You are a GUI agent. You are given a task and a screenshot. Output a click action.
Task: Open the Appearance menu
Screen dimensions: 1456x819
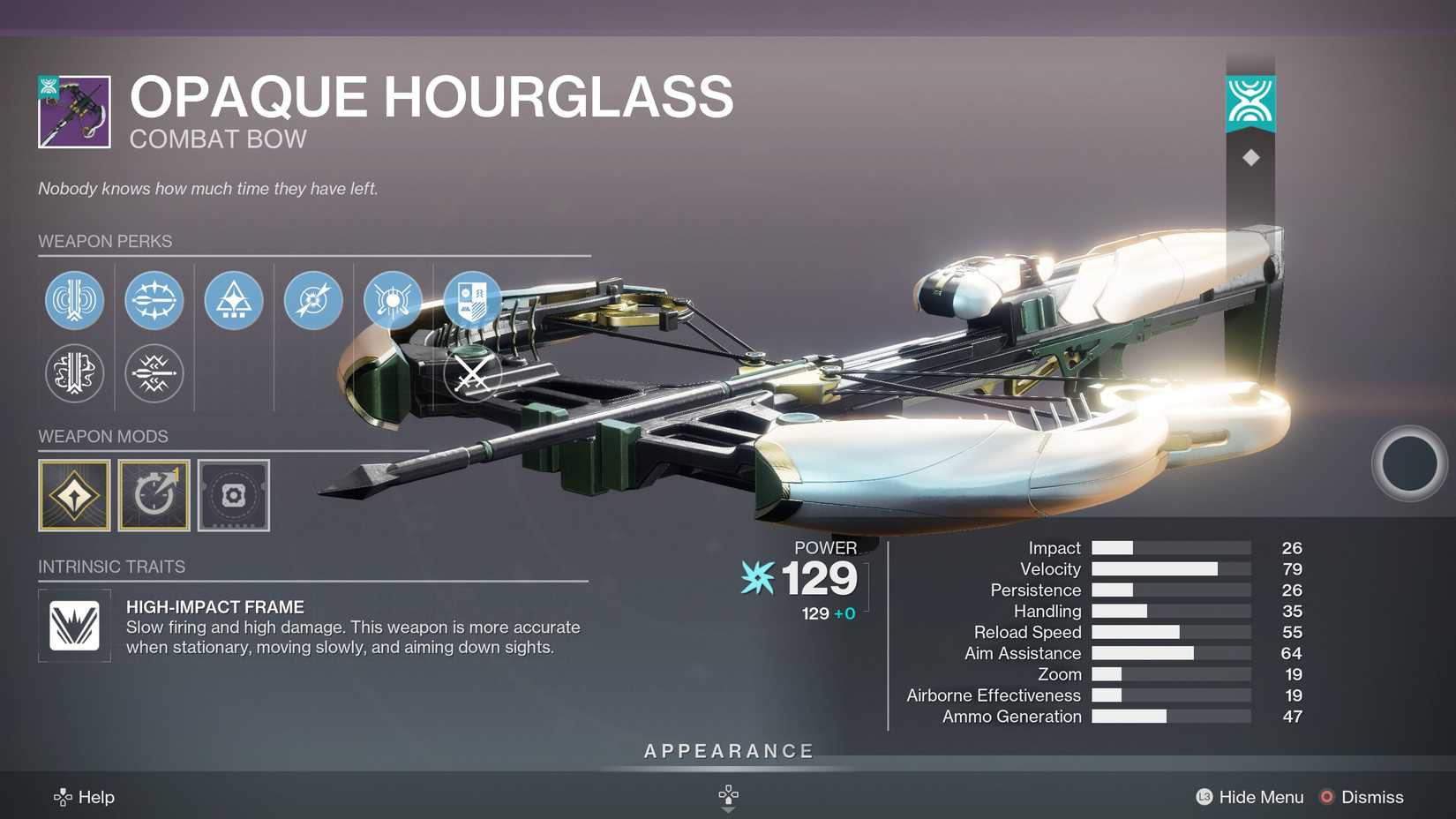point(728,750)
